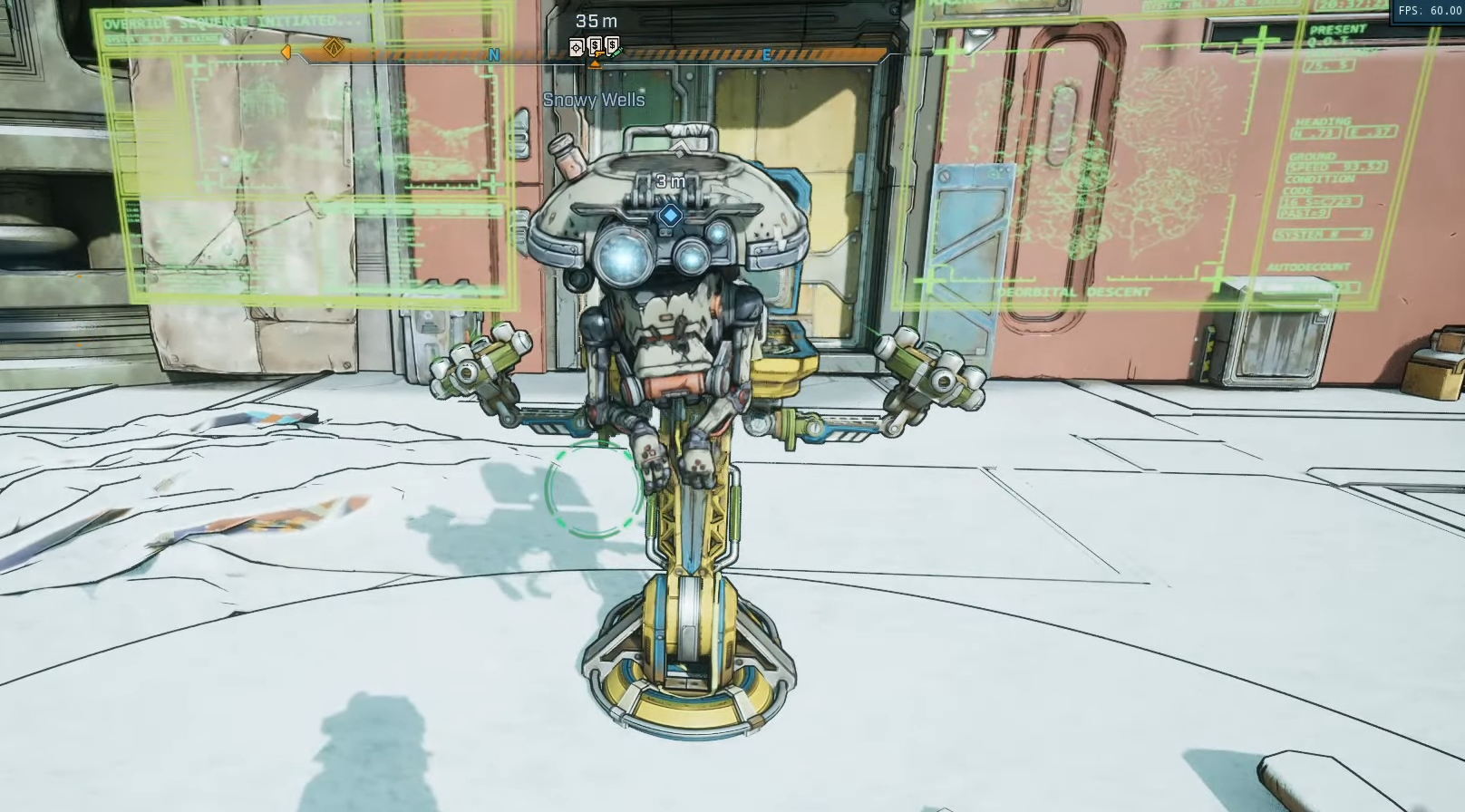Click the small orange waypoint triangle below the compass

(x=596, y=62)
